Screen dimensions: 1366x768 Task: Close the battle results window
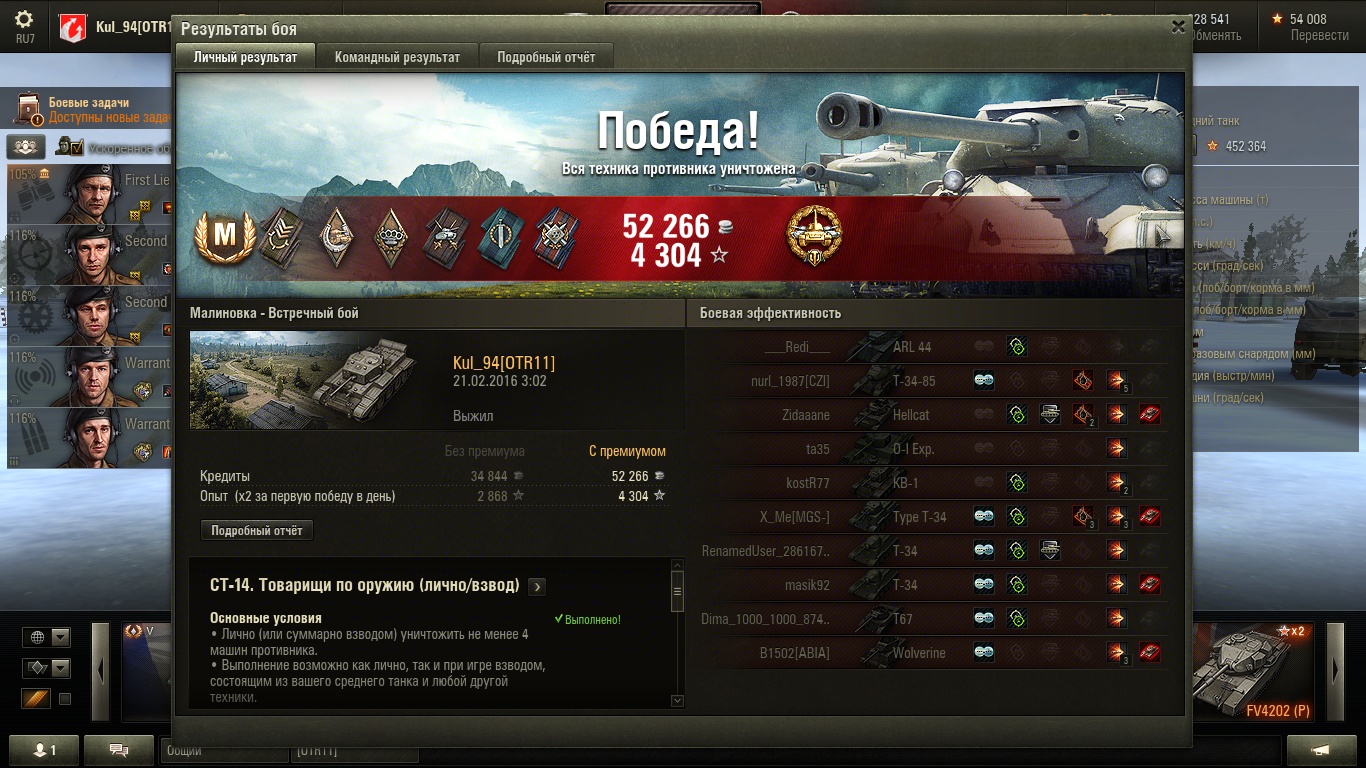click(x=1178, y=27)
